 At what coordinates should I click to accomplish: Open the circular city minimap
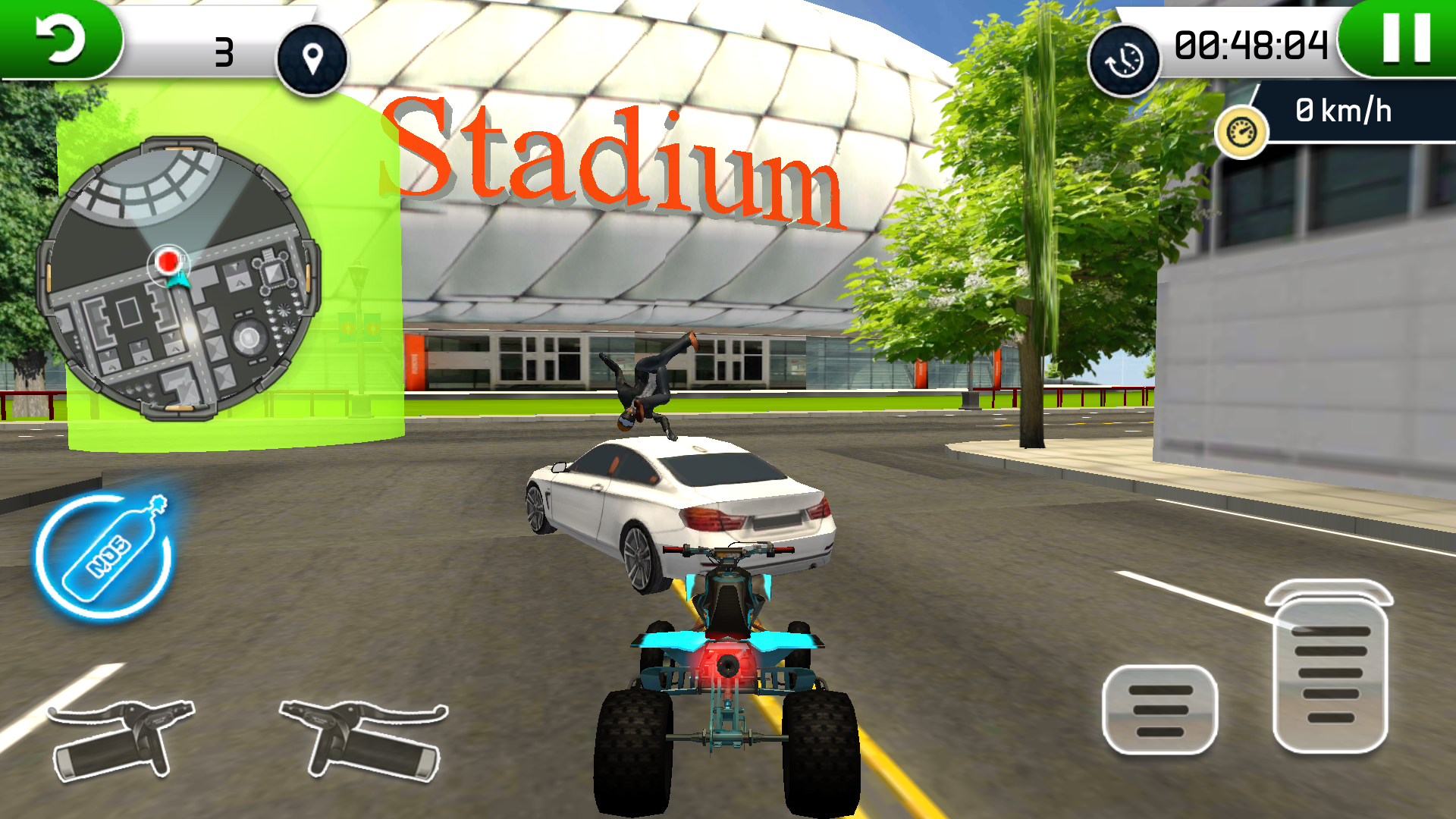179,279
